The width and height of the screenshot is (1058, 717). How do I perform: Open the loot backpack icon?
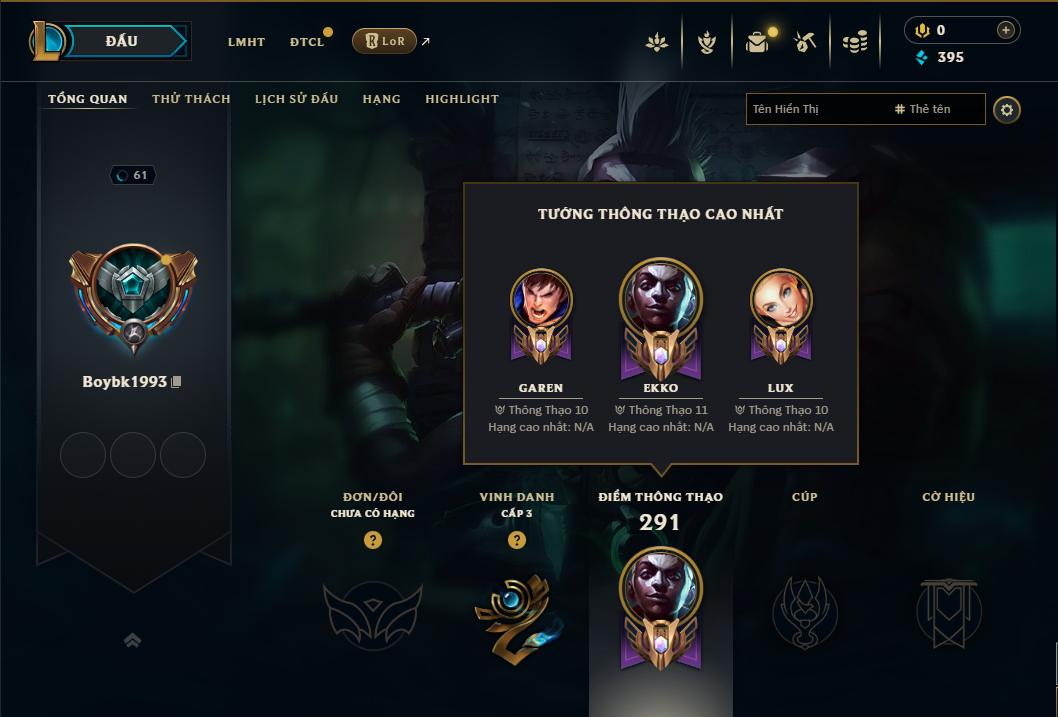(x=757, y=42)
